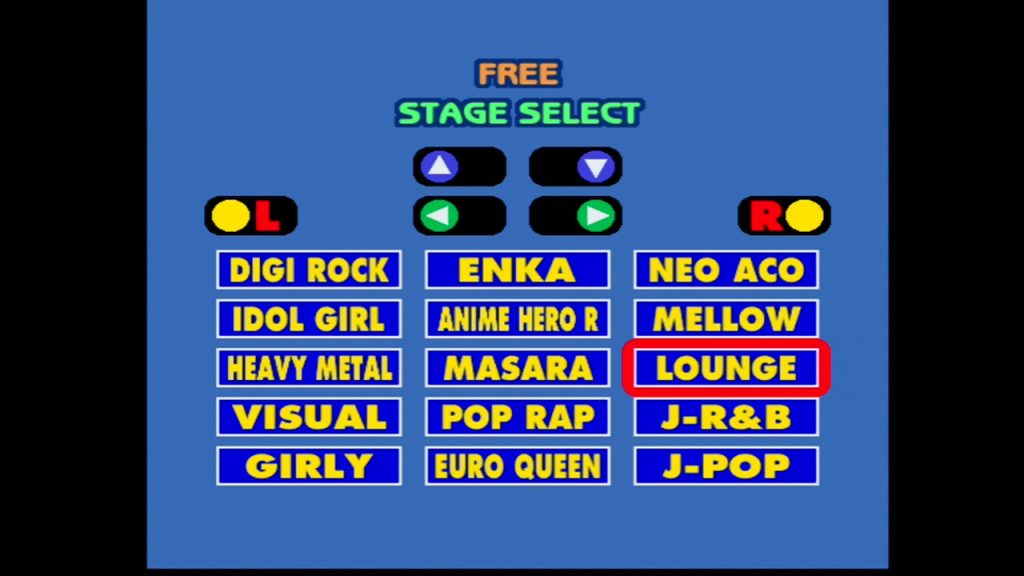Select the VISUAL stage tile

309,417
